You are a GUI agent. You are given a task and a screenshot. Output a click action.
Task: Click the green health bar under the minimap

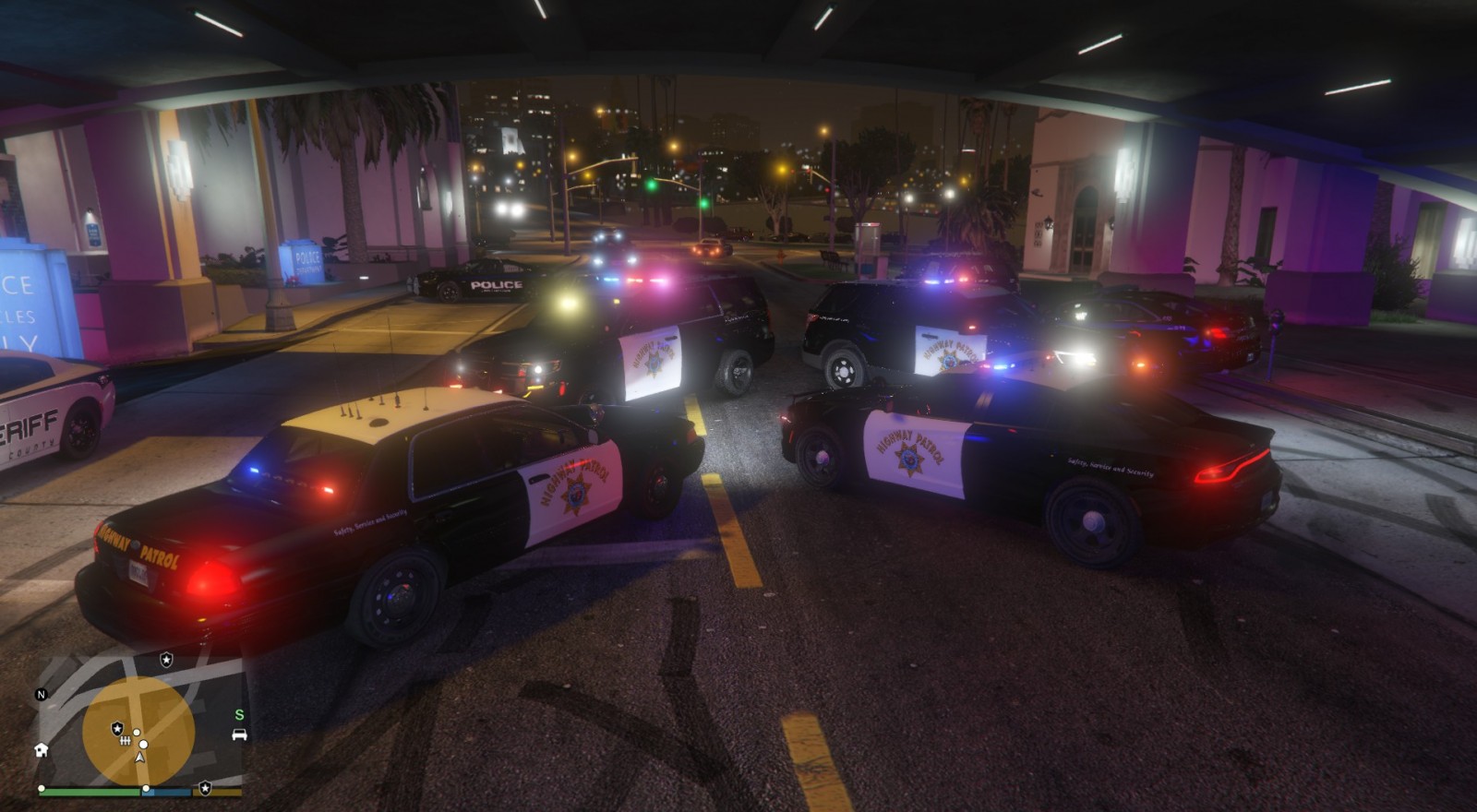[89, 791]
